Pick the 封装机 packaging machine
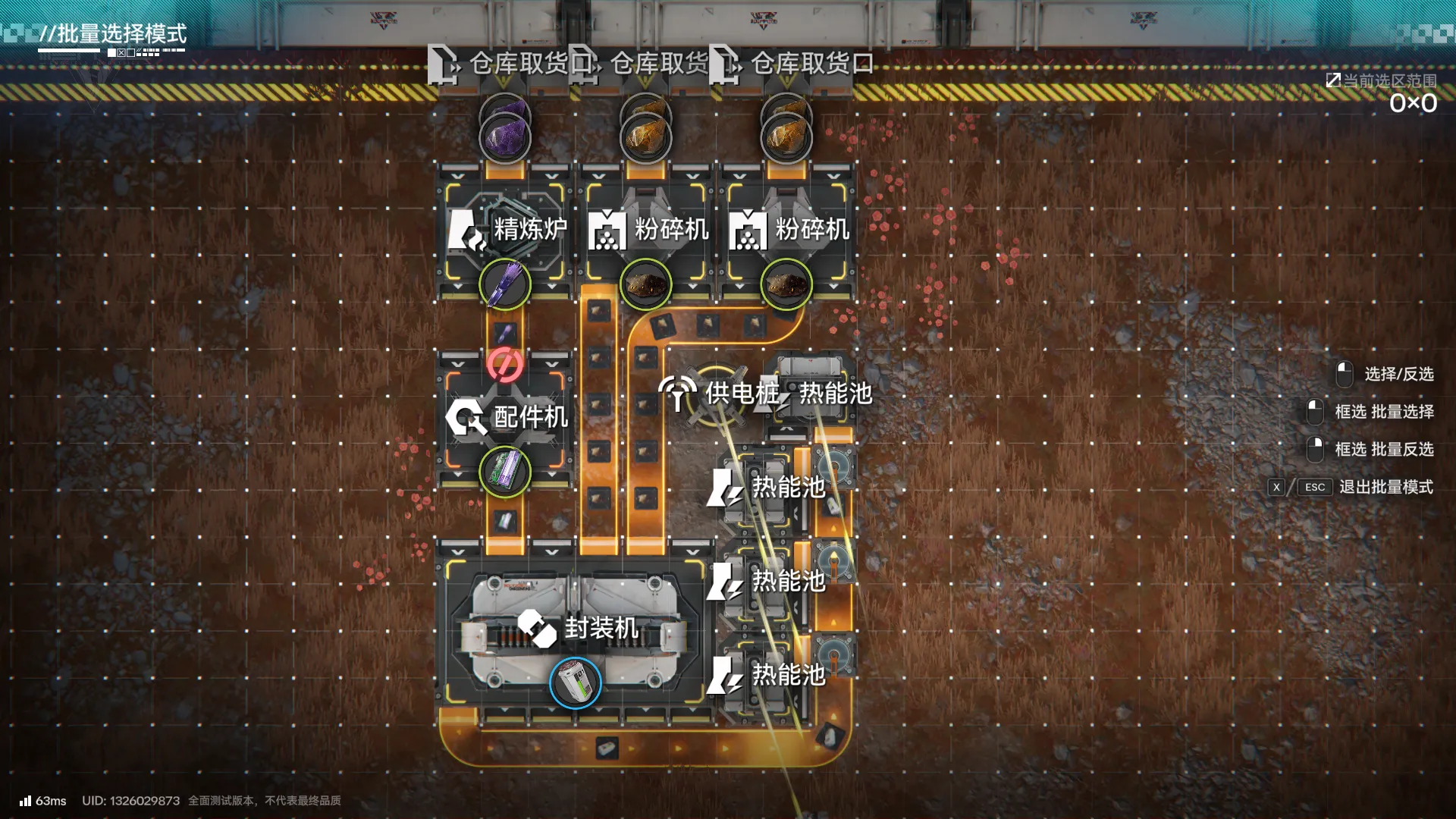Viewport: 1456px width, 819px height. pos(576,628)
